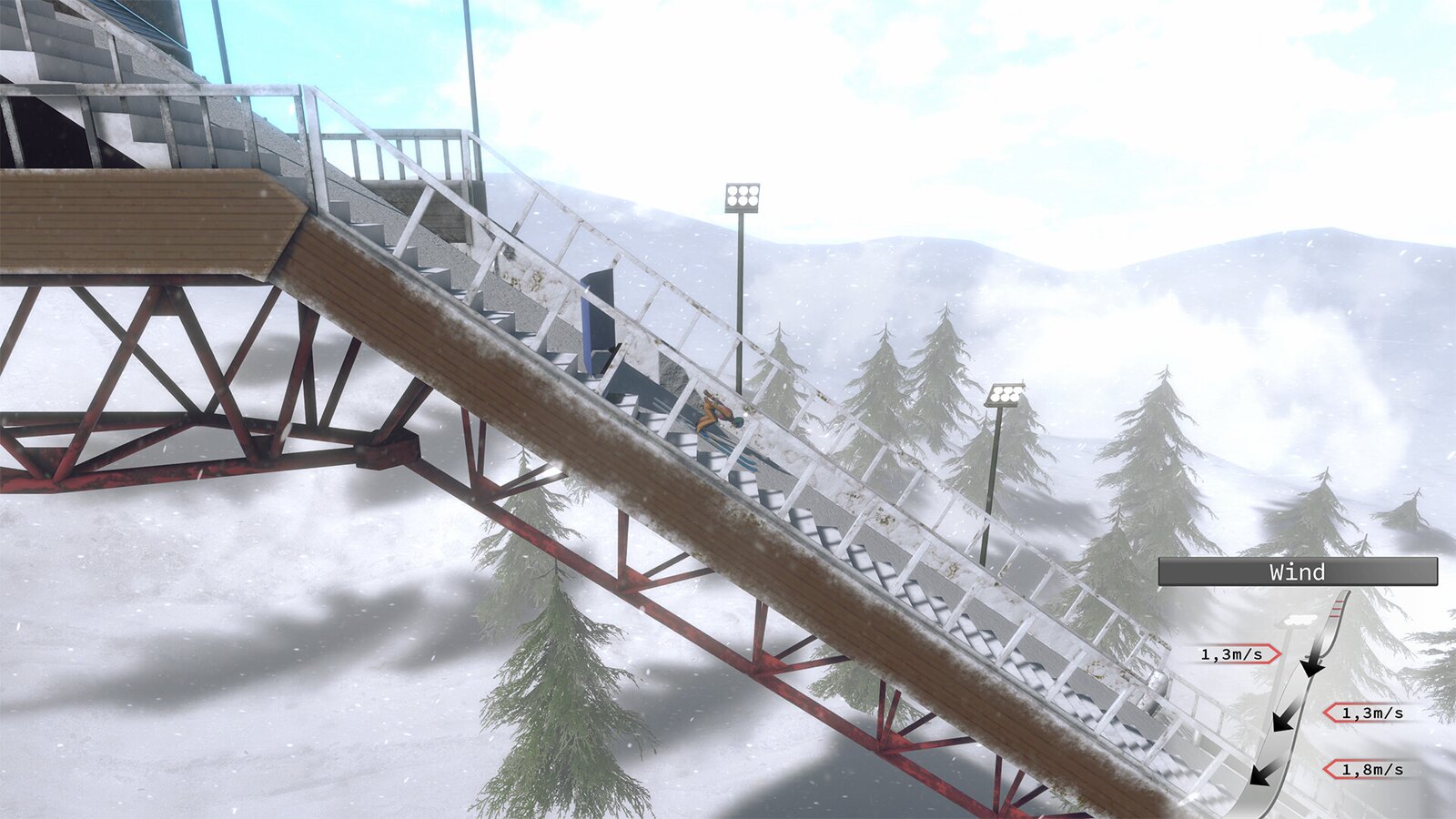This screenshot has height=819, width=1456.
Task: Click the skier's helmet
Action: pos(737,422)
